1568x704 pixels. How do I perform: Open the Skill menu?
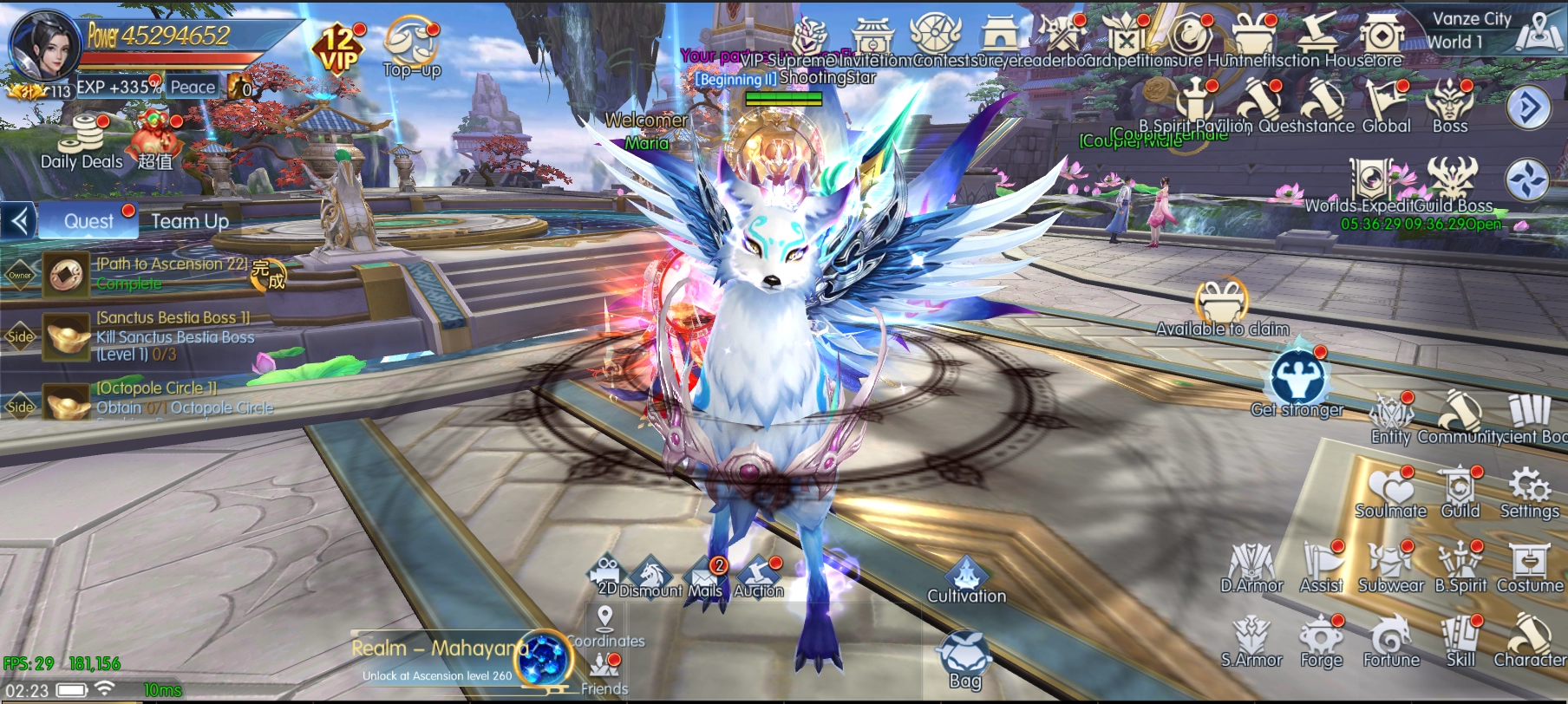[x=1460, y=640]
